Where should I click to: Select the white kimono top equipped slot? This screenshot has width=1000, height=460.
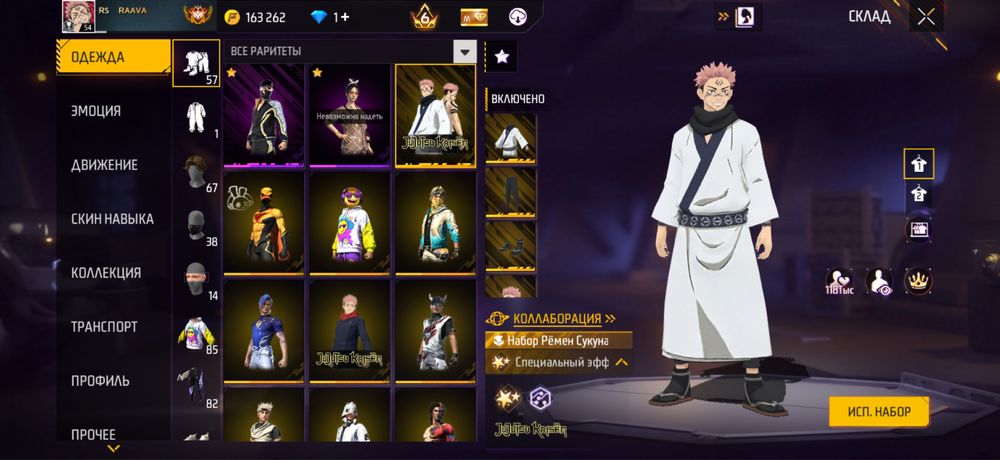pos(510,138)
